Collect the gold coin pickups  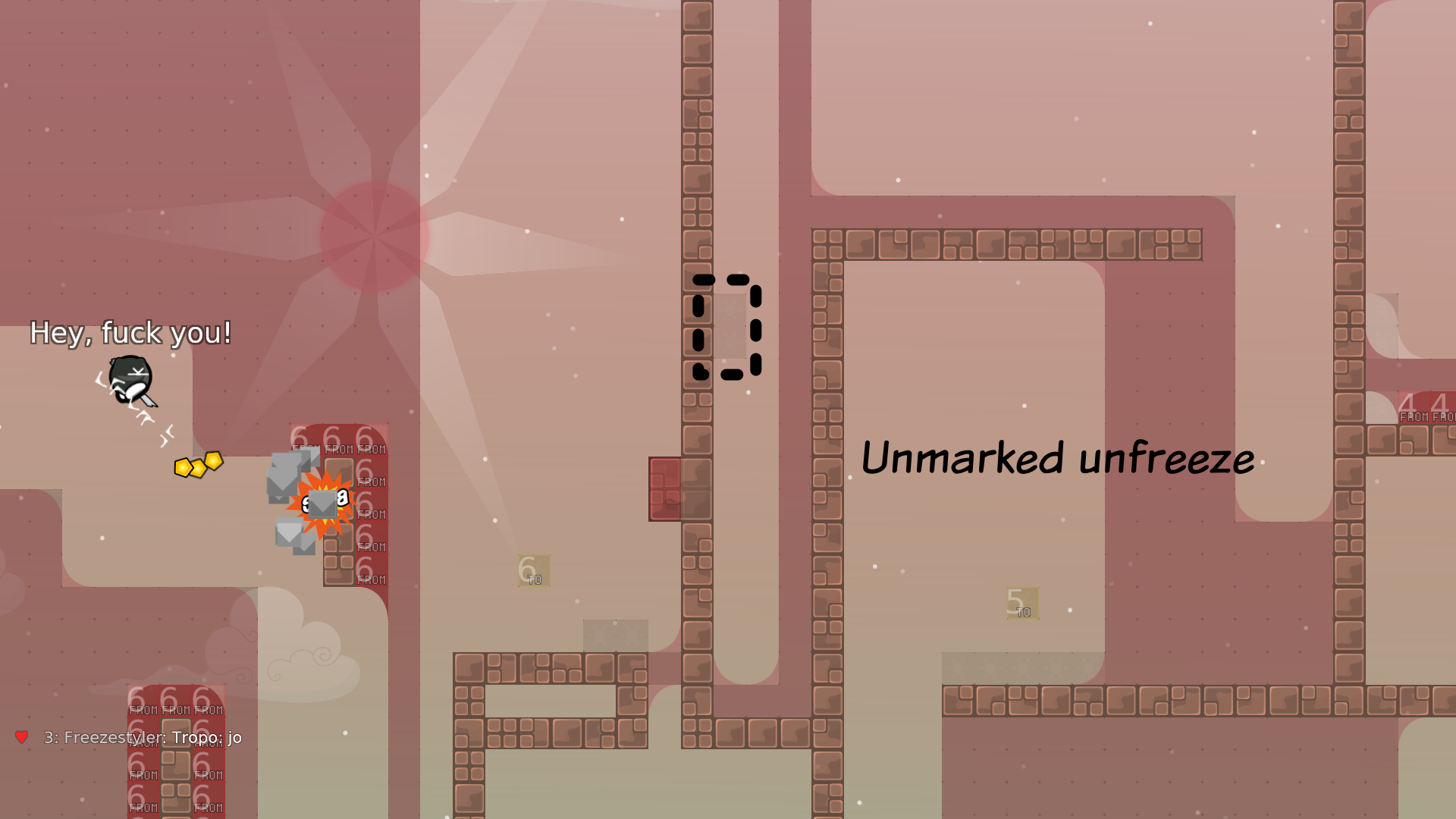199,465
